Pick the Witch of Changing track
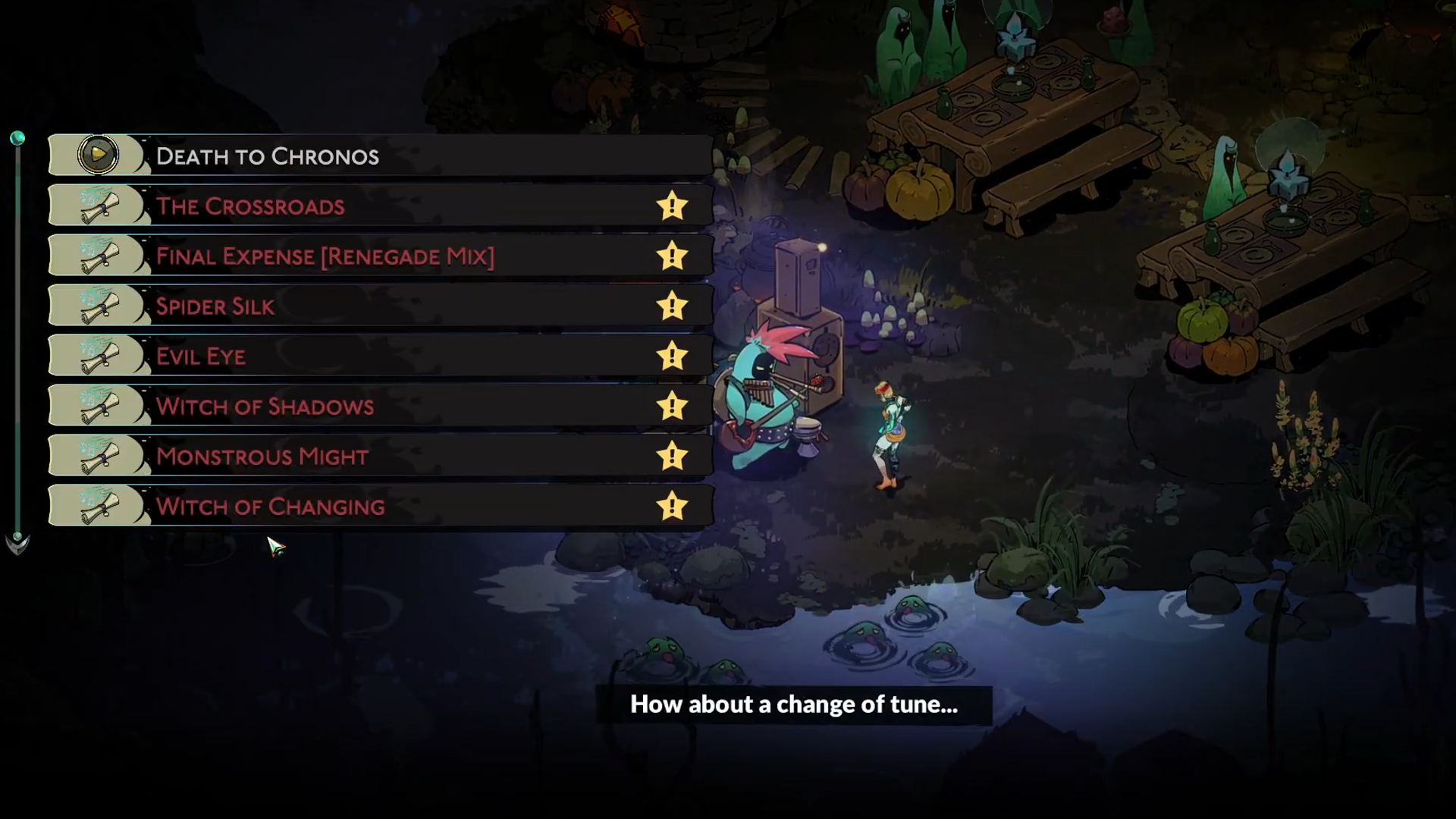This screenshot has width=1456, height=819. point(379,506)
